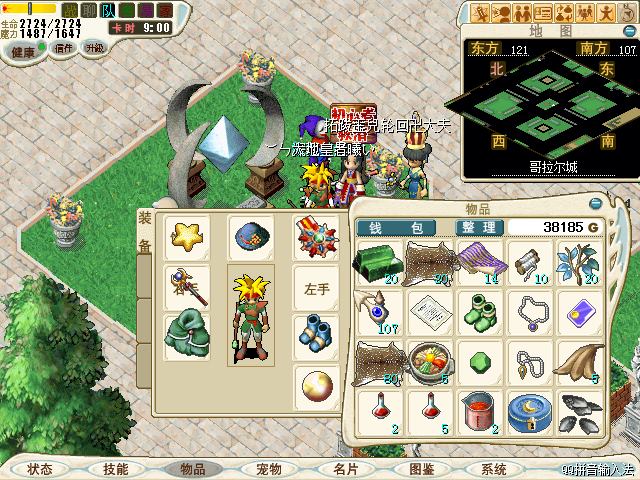The width and height of the screenshot is (640, 480).
Task: Open the 系统 system menu
Action: [x=492, y=468]
